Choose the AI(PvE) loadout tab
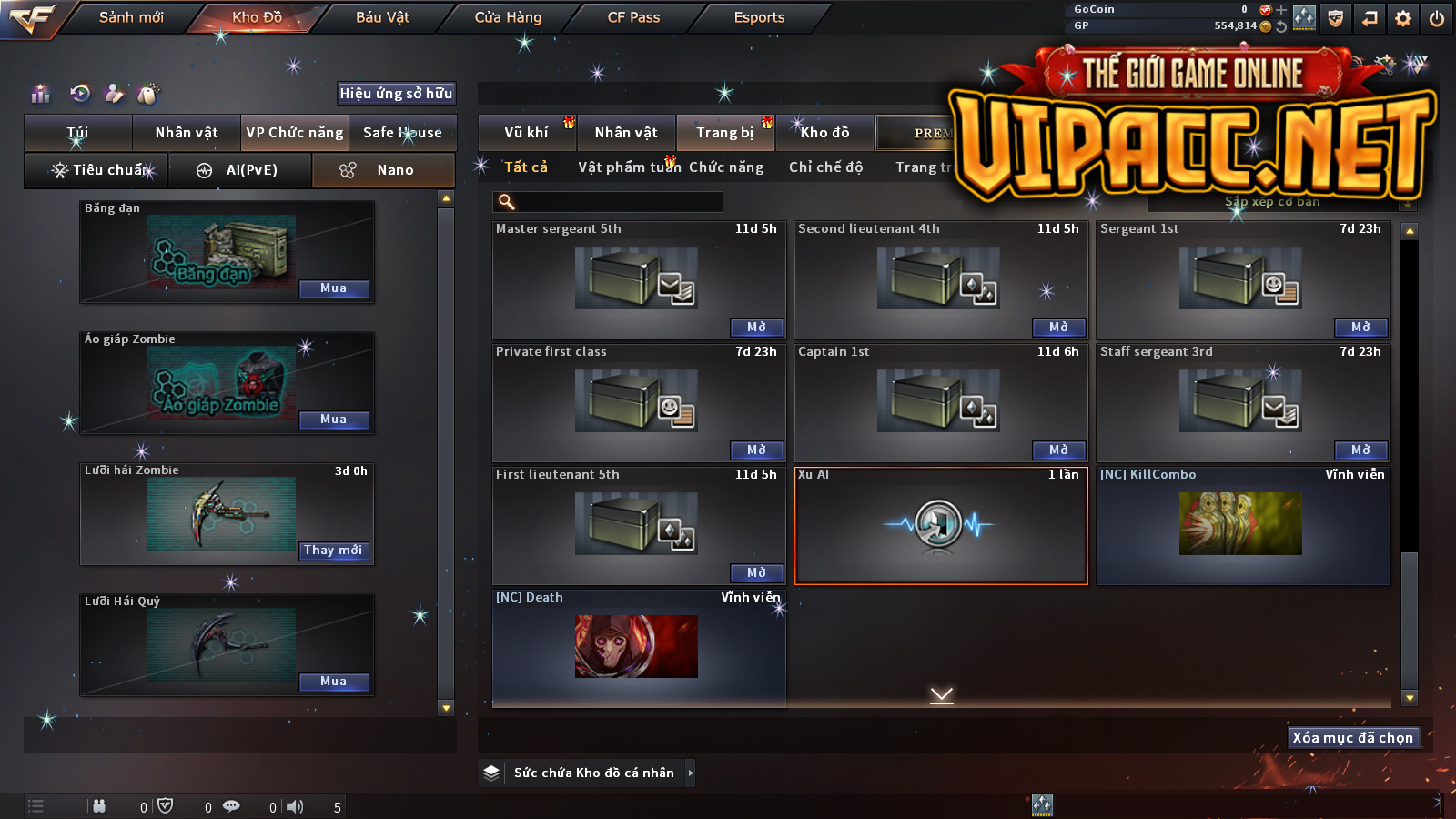1456x819 pixels. tap(240, 170)
